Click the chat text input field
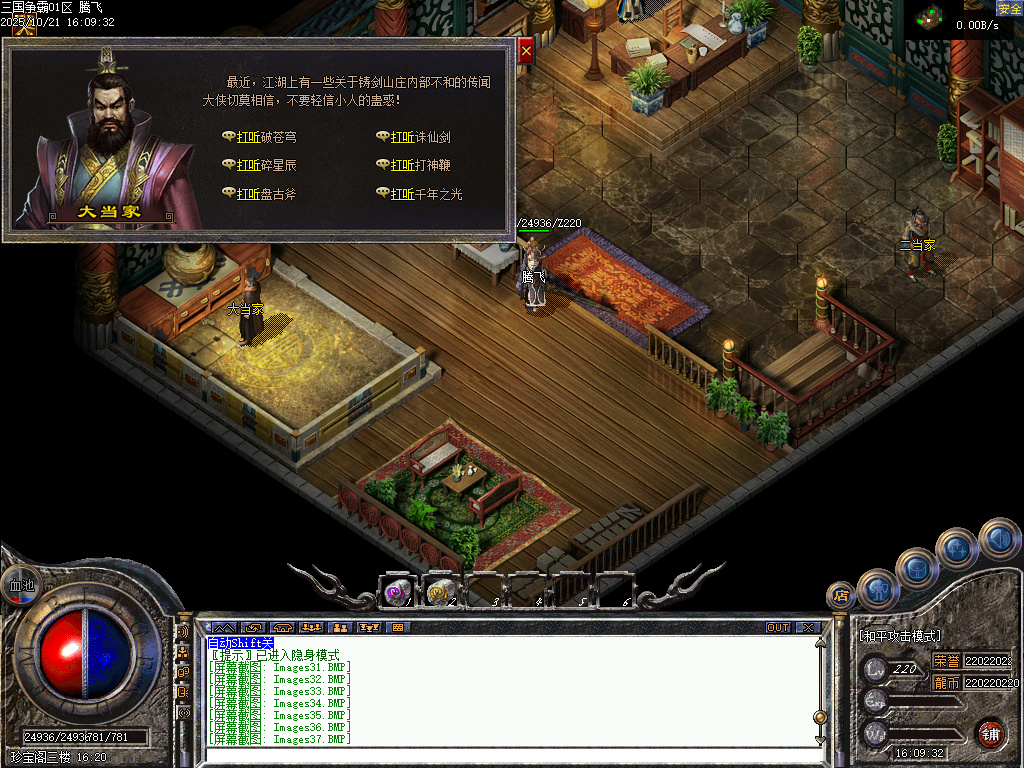This screenshot has height=768, width=1024. [x=500, y=755]
